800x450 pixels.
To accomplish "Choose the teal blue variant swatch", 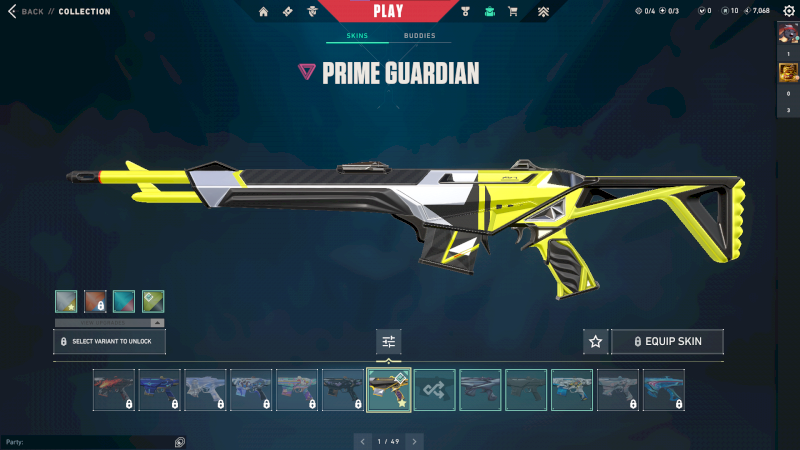I will pyautogui.click(x=124, y=301).
